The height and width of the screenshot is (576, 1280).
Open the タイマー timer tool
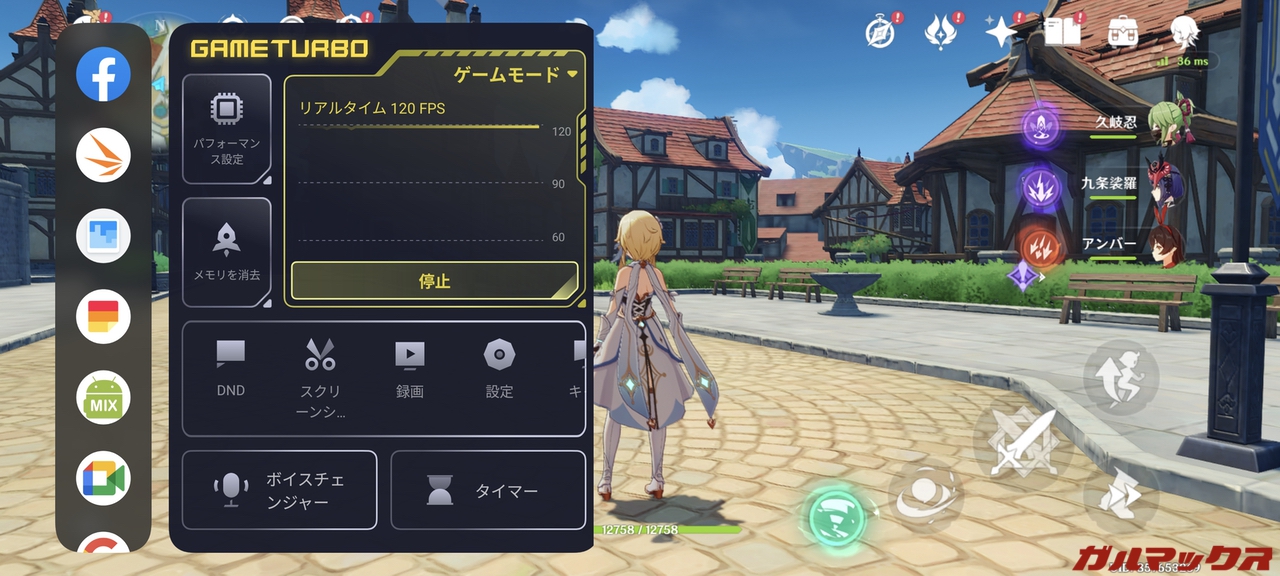(x=488, y=490)
